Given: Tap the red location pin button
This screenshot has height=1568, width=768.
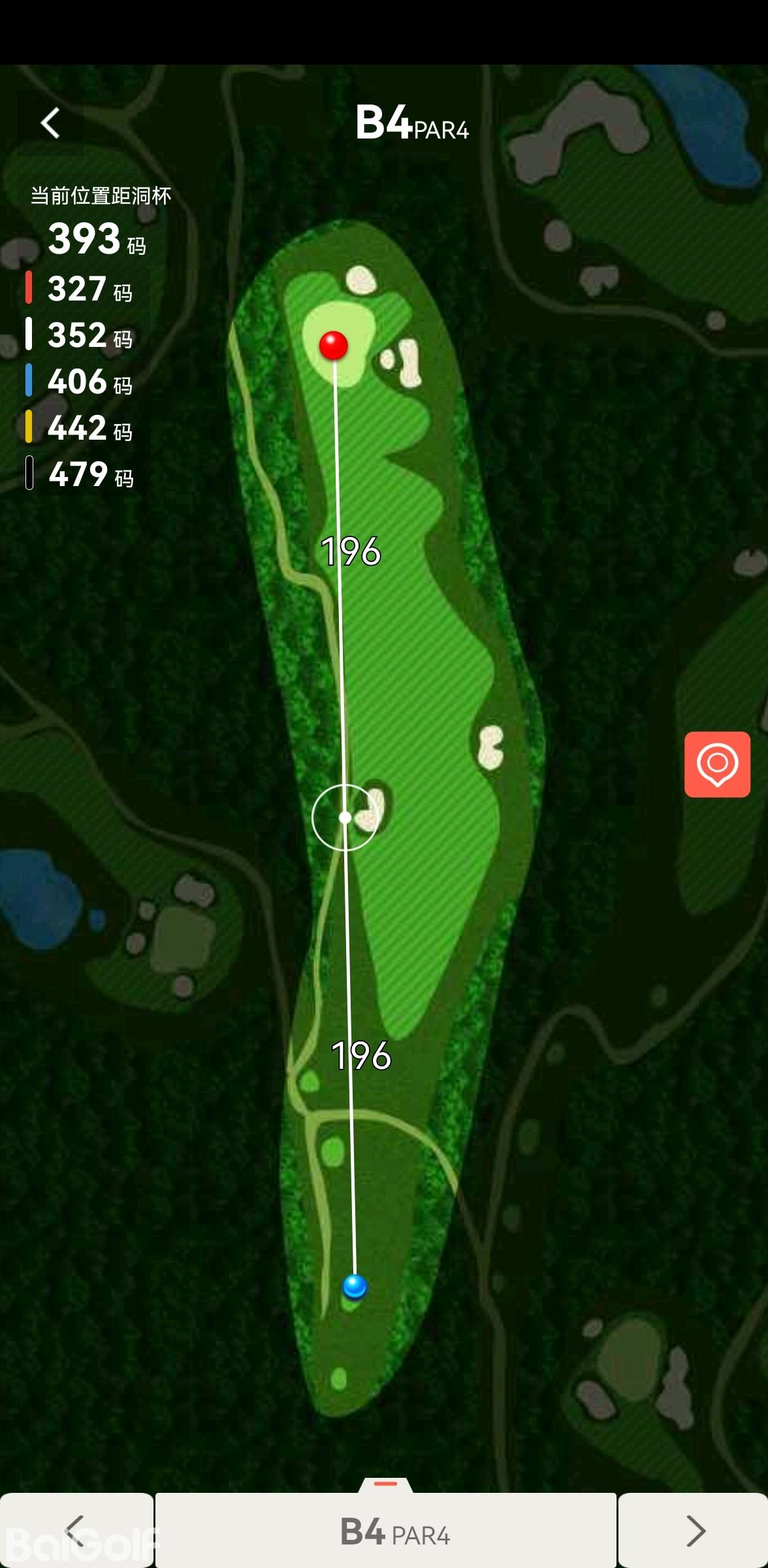Looking at the screenshot, I should tap(716, 764).
